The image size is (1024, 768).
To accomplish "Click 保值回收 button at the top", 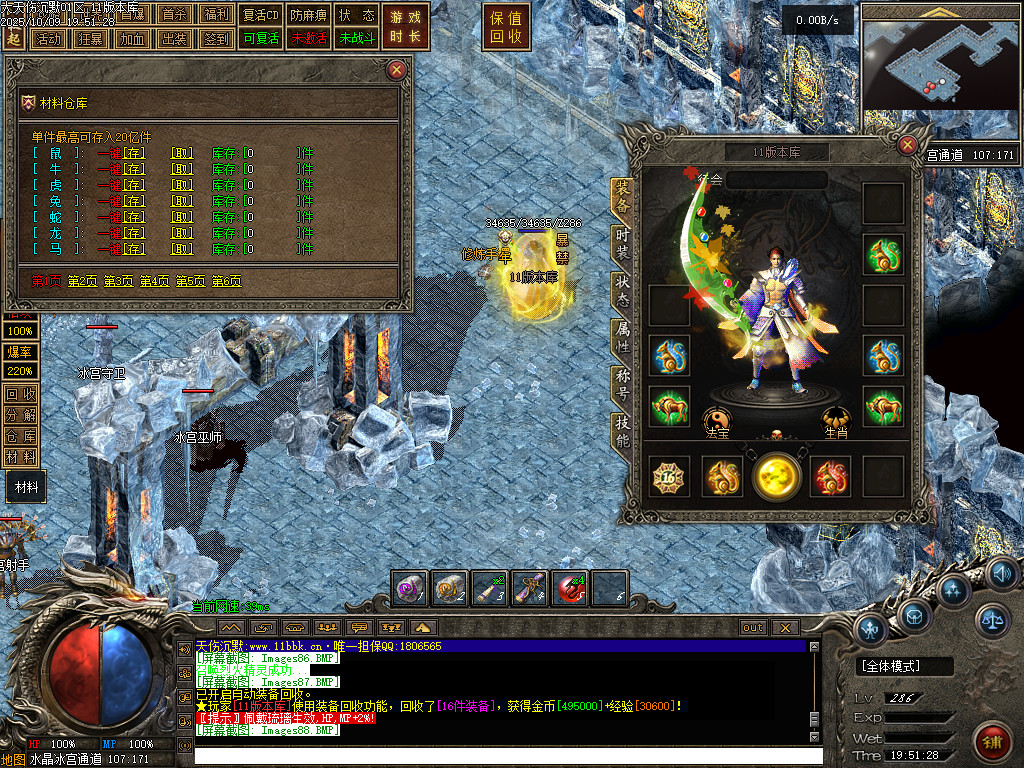I will [x=506, y=28].
